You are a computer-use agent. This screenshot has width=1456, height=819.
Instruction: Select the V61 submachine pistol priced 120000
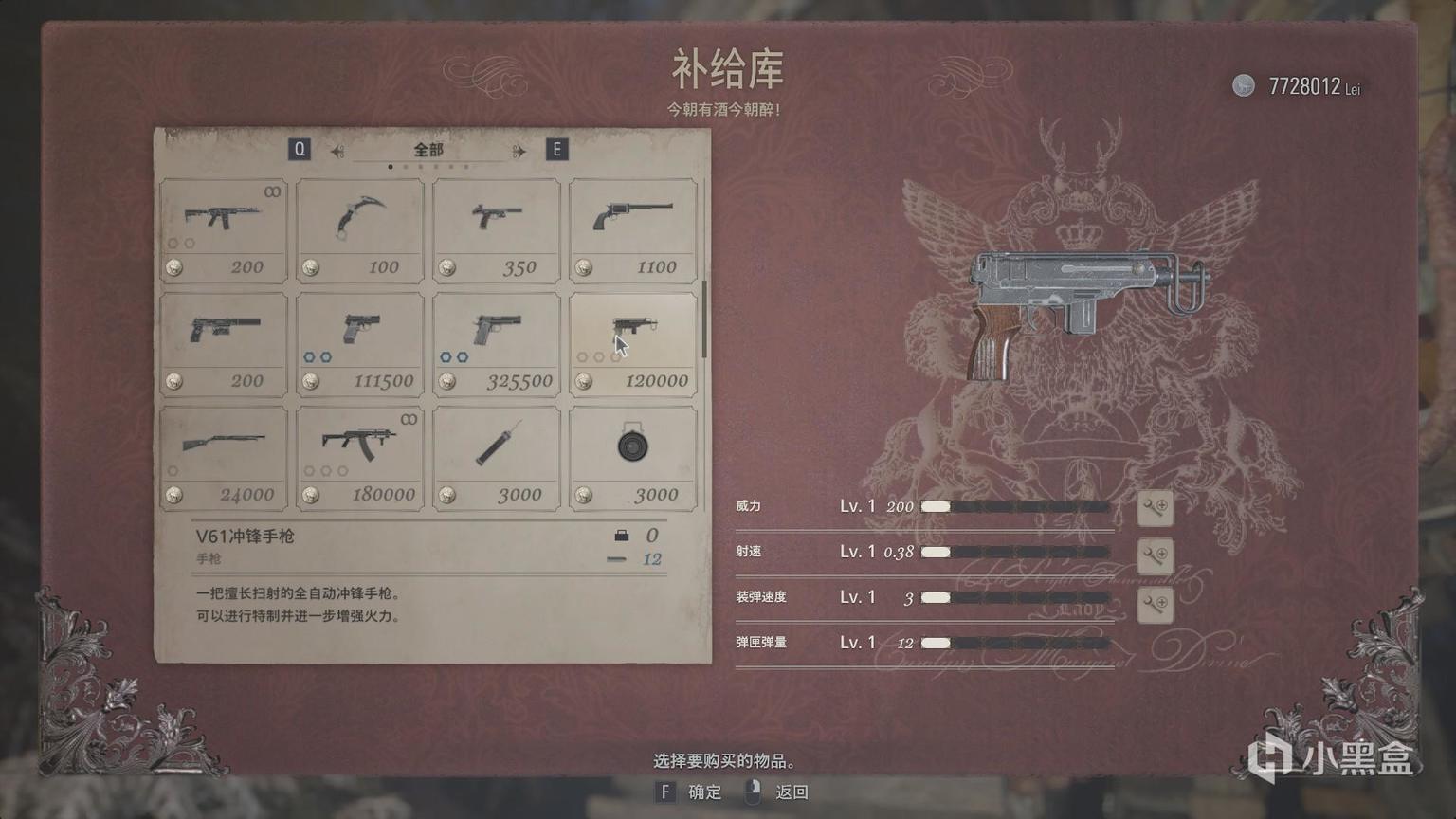point(632,341)
